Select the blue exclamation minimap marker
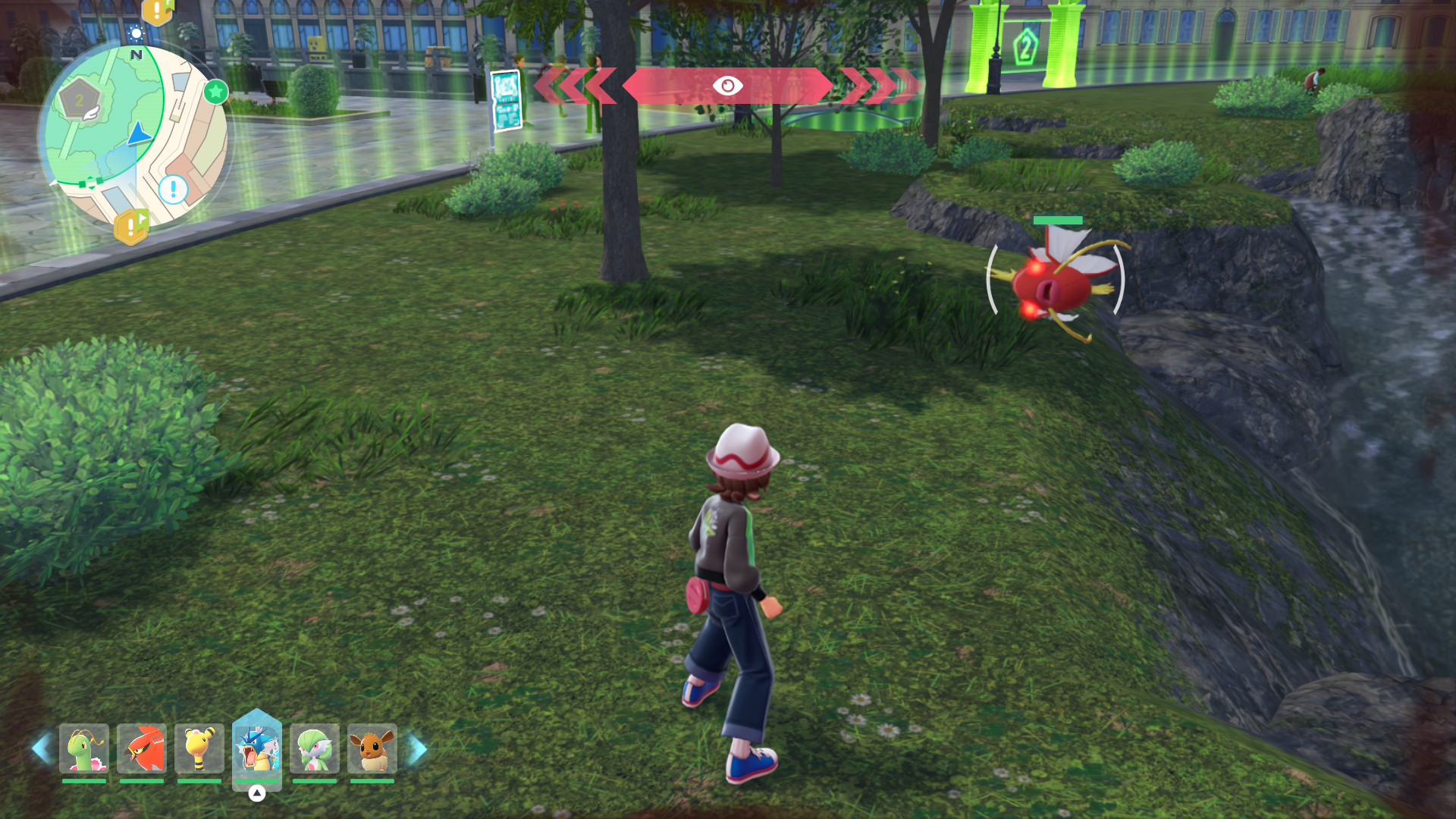1456x819 pixels. 174,189
